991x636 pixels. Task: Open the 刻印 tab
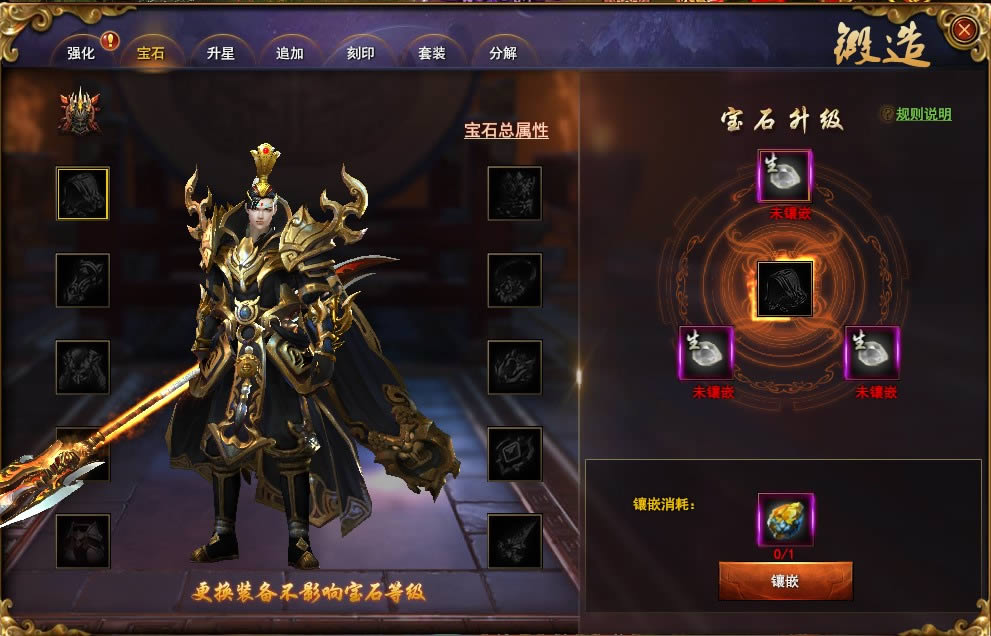(360, 53)
